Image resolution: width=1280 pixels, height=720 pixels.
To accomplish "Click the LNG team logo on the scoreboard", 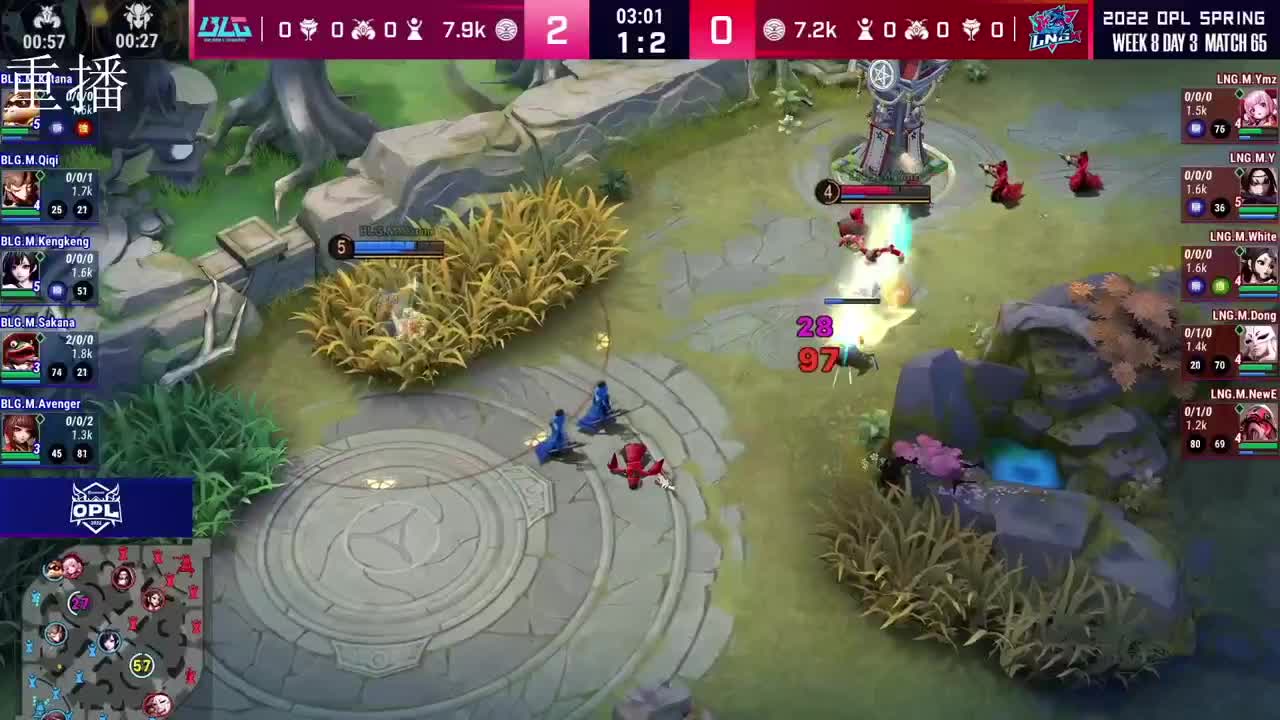I will [x=1053, y=29].
